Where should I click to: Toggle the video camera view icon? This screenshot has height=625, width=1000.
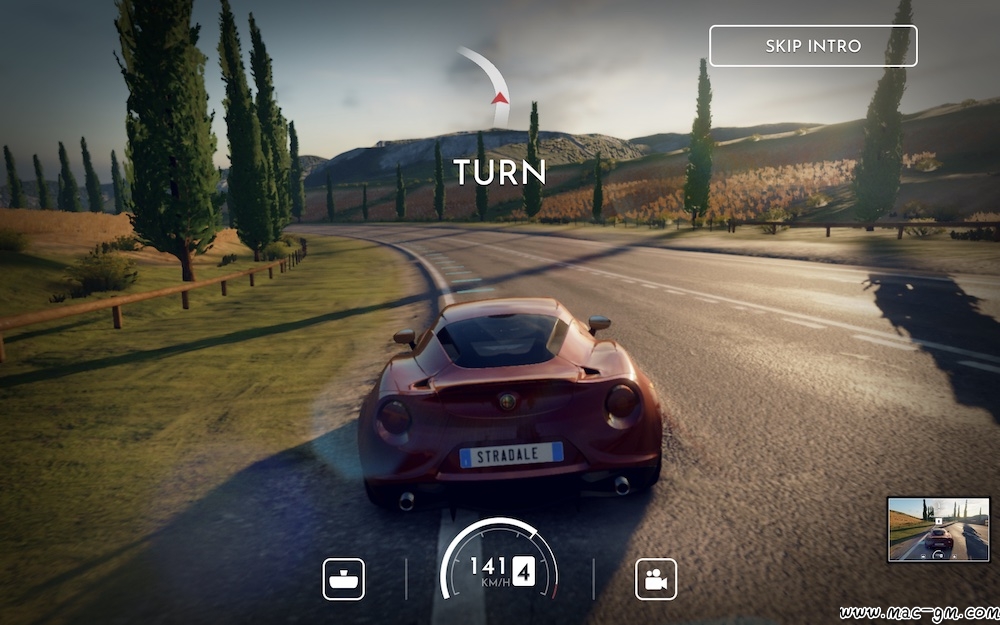point(656,579)
